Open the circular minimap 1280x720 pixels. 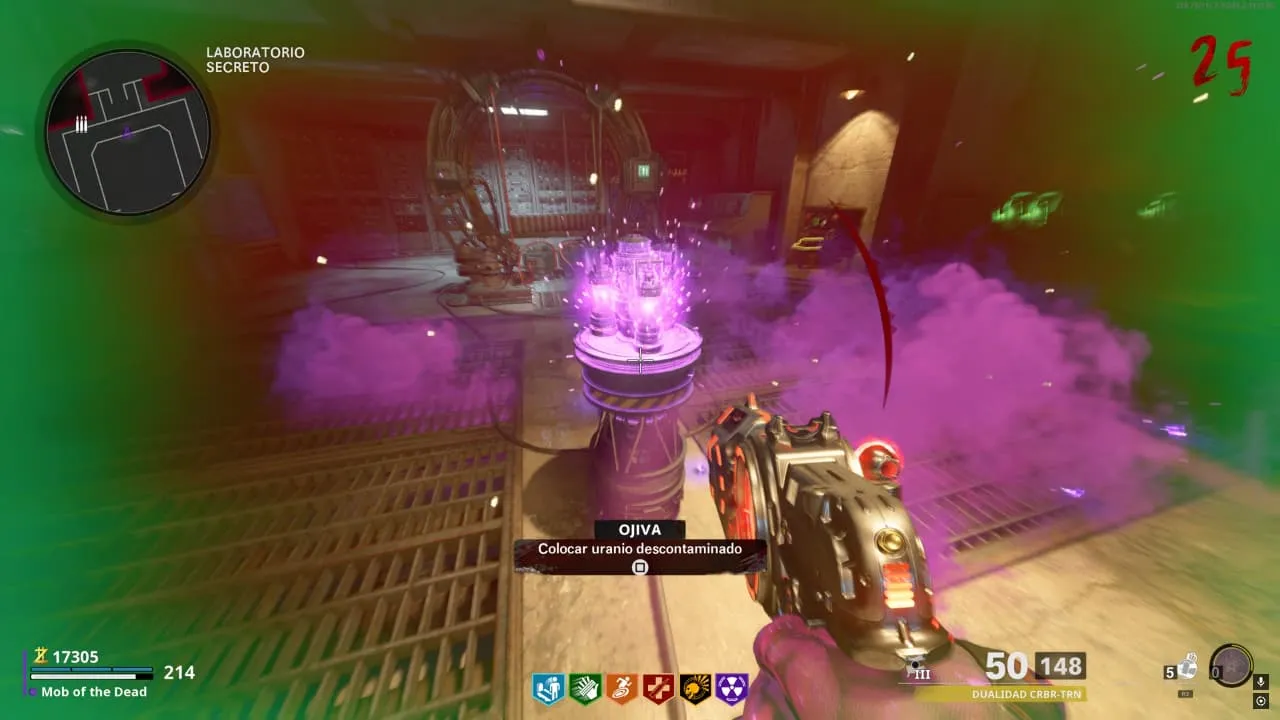pyautogui.click(x=127, y=132)
